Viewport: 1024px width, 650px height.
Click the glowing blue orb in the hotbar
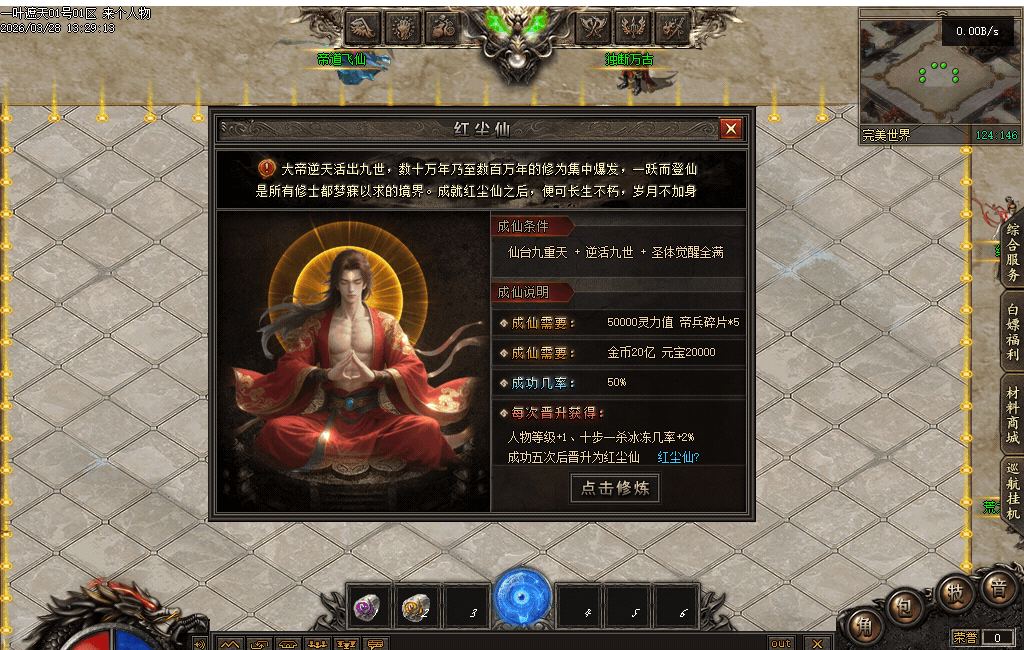point(523,597)
